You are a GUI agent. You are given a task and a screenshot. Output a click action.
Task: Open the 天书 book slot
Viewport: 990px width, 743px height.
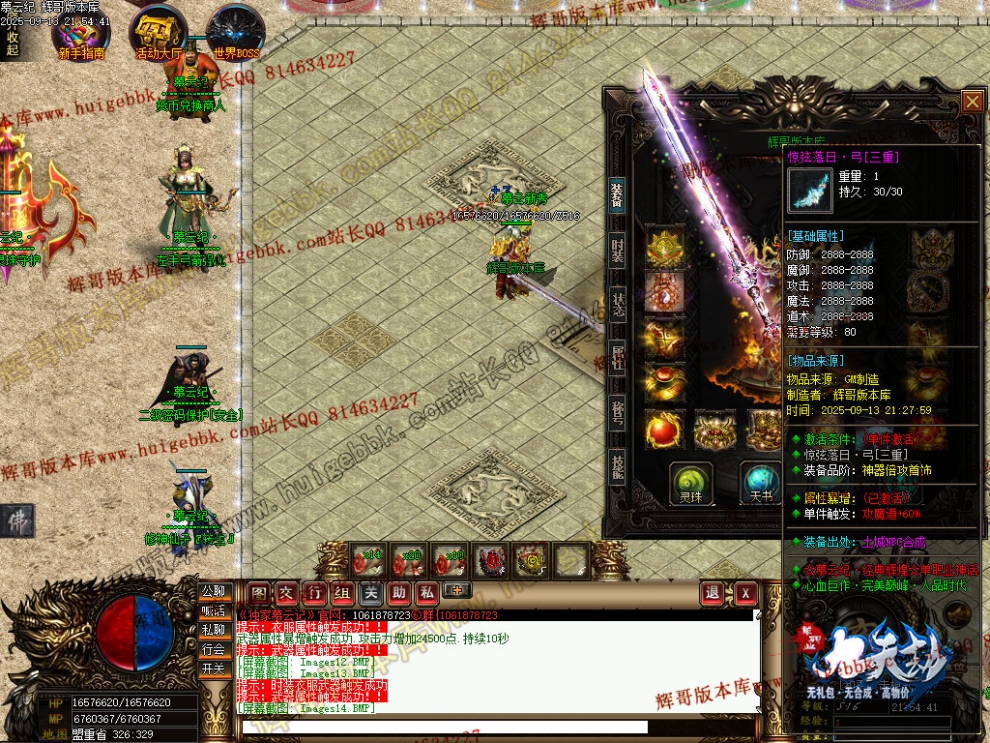click(x=759, y=481)
